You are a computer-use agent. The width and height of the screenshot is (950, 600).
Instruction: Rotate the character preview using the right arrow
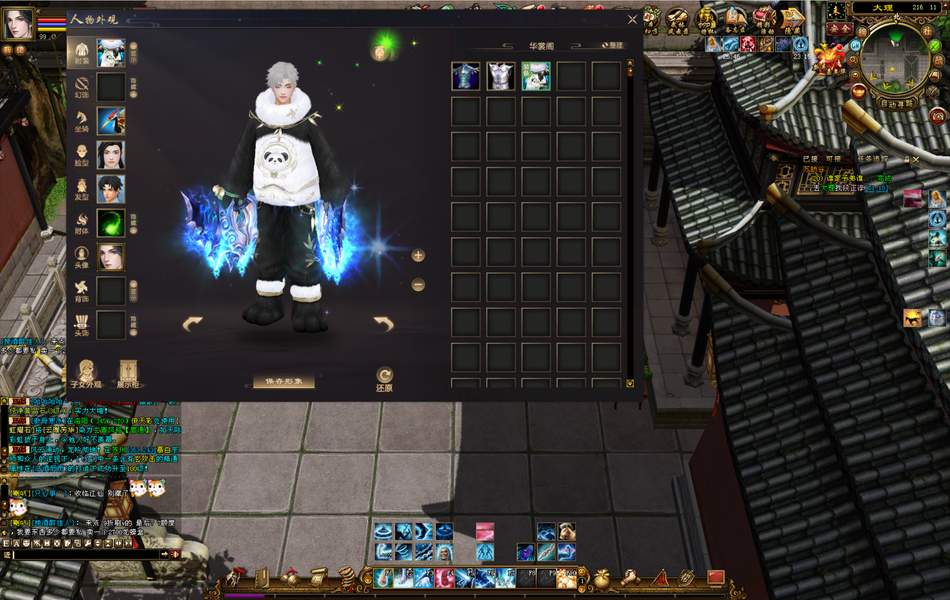tap(384, 323)
